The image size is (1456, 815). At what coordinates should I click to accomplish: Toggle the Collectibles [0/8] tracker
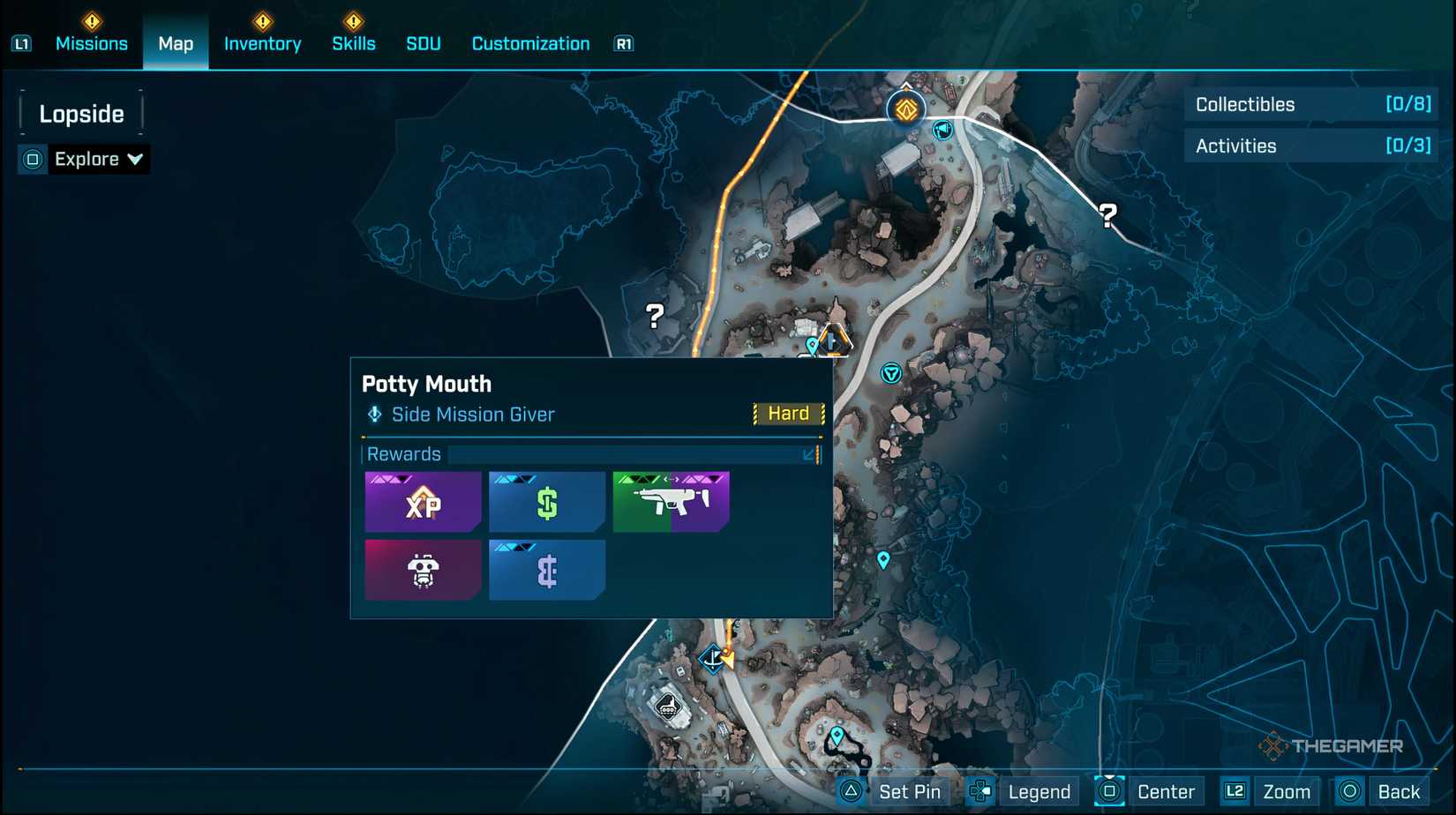(1310, 104)
